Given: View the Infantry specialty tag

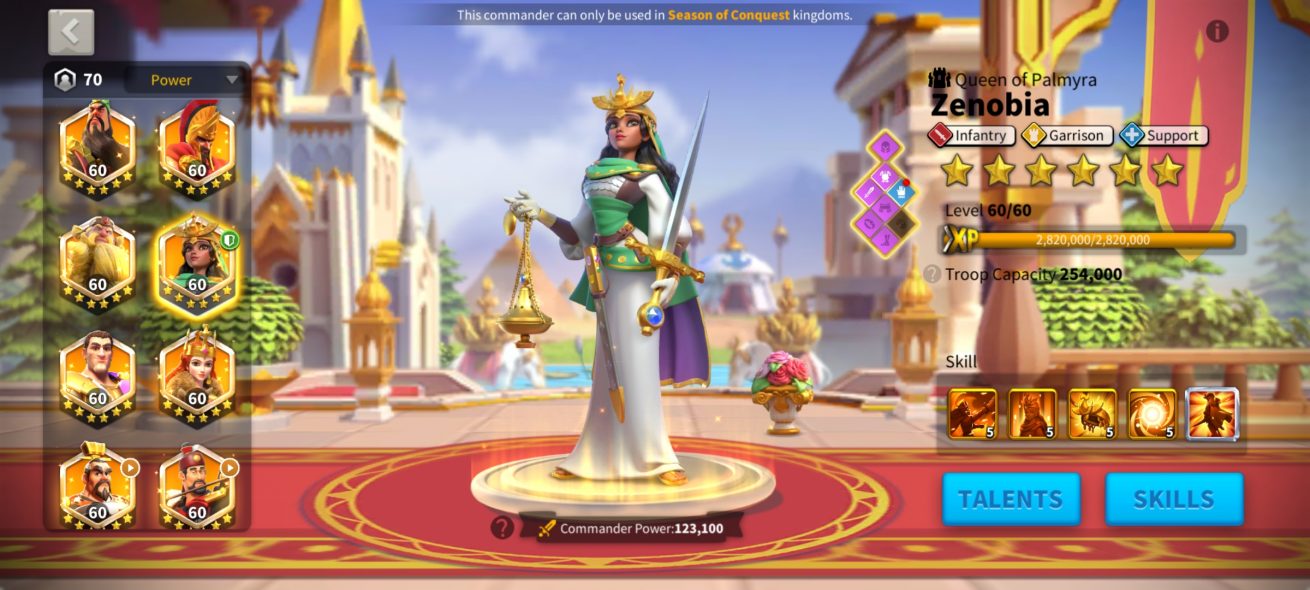Looking at the screenshot, I should [972, 135].
